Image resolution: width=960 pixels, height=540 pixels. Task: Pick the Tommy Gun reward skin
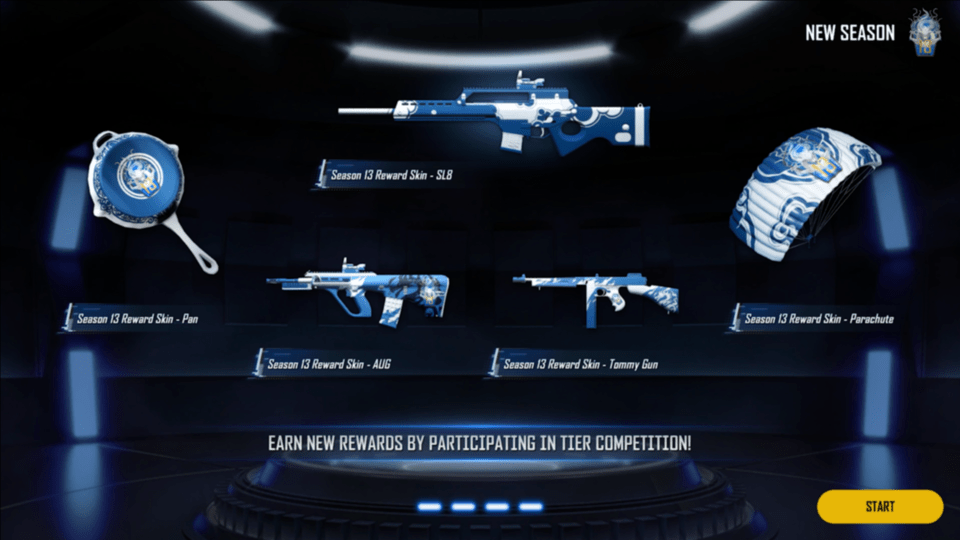coord(596,298)
